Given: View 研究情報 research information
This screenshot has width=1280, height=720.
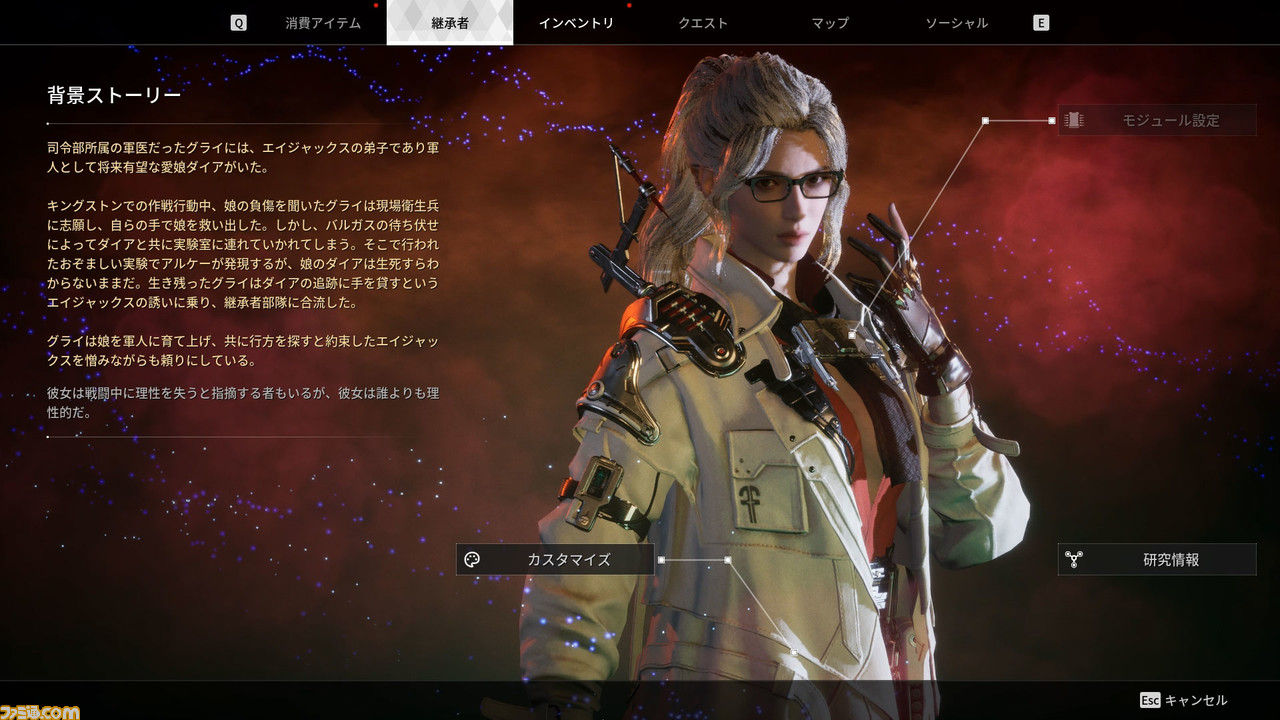Looking at the screenshot, I should coord(1157,560).
